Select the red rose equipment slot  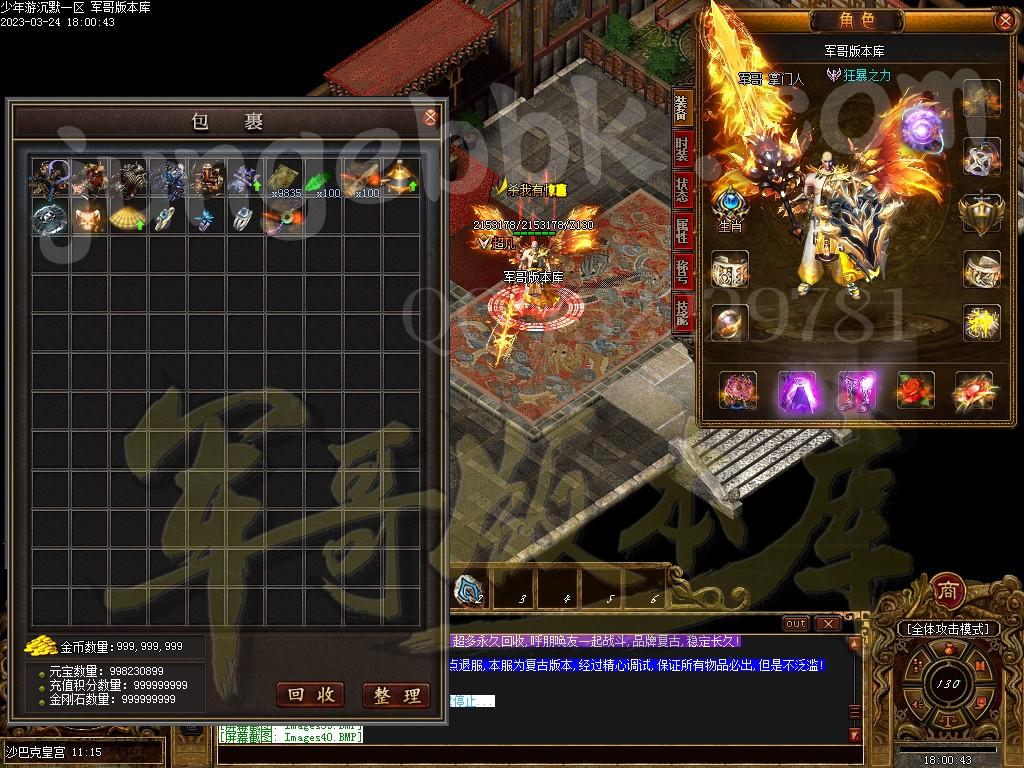(x=915, y=391)
